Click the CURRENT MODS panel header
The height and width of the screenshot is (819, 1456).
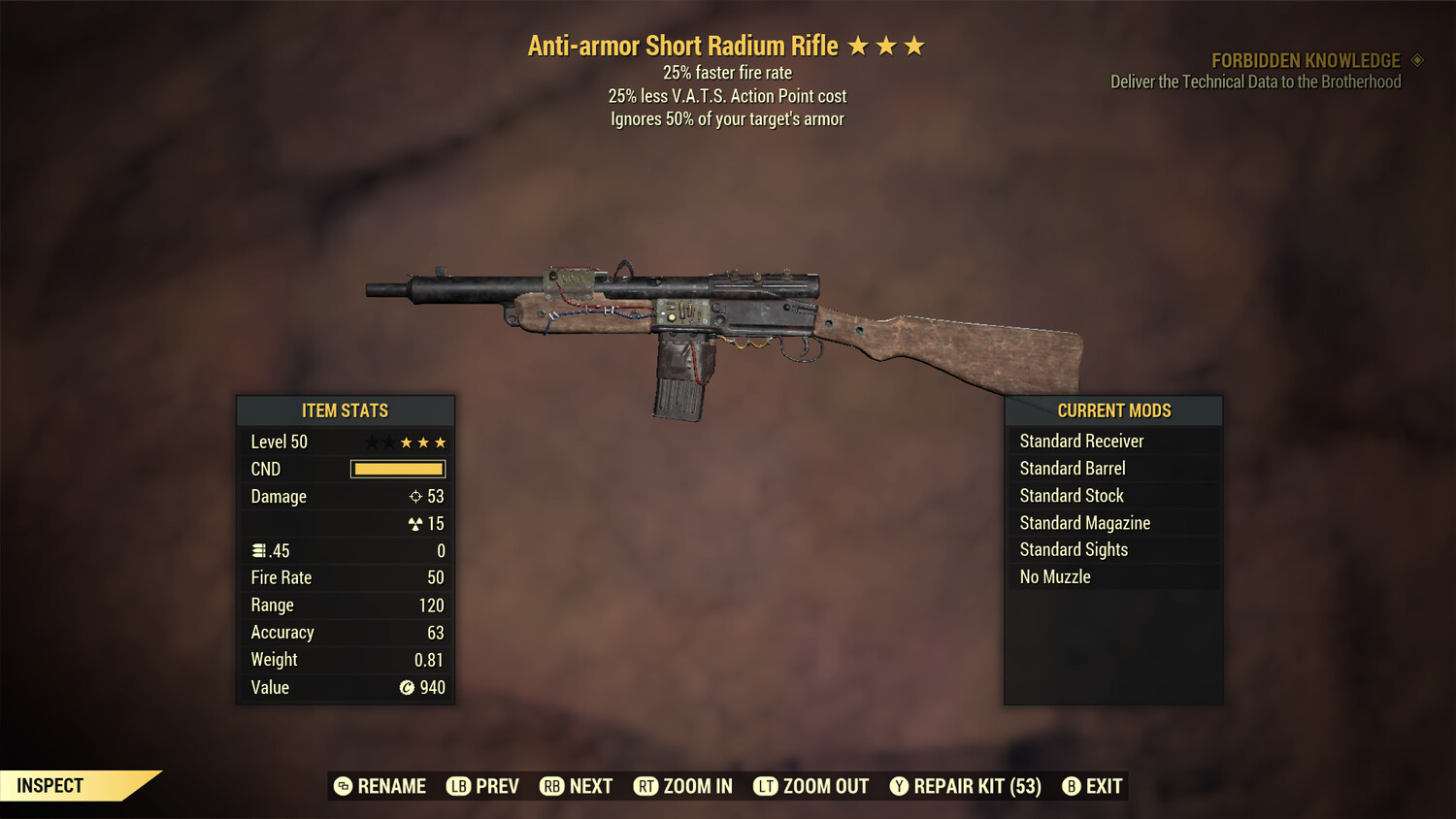pyautogui.click(x=1113, y=410)
